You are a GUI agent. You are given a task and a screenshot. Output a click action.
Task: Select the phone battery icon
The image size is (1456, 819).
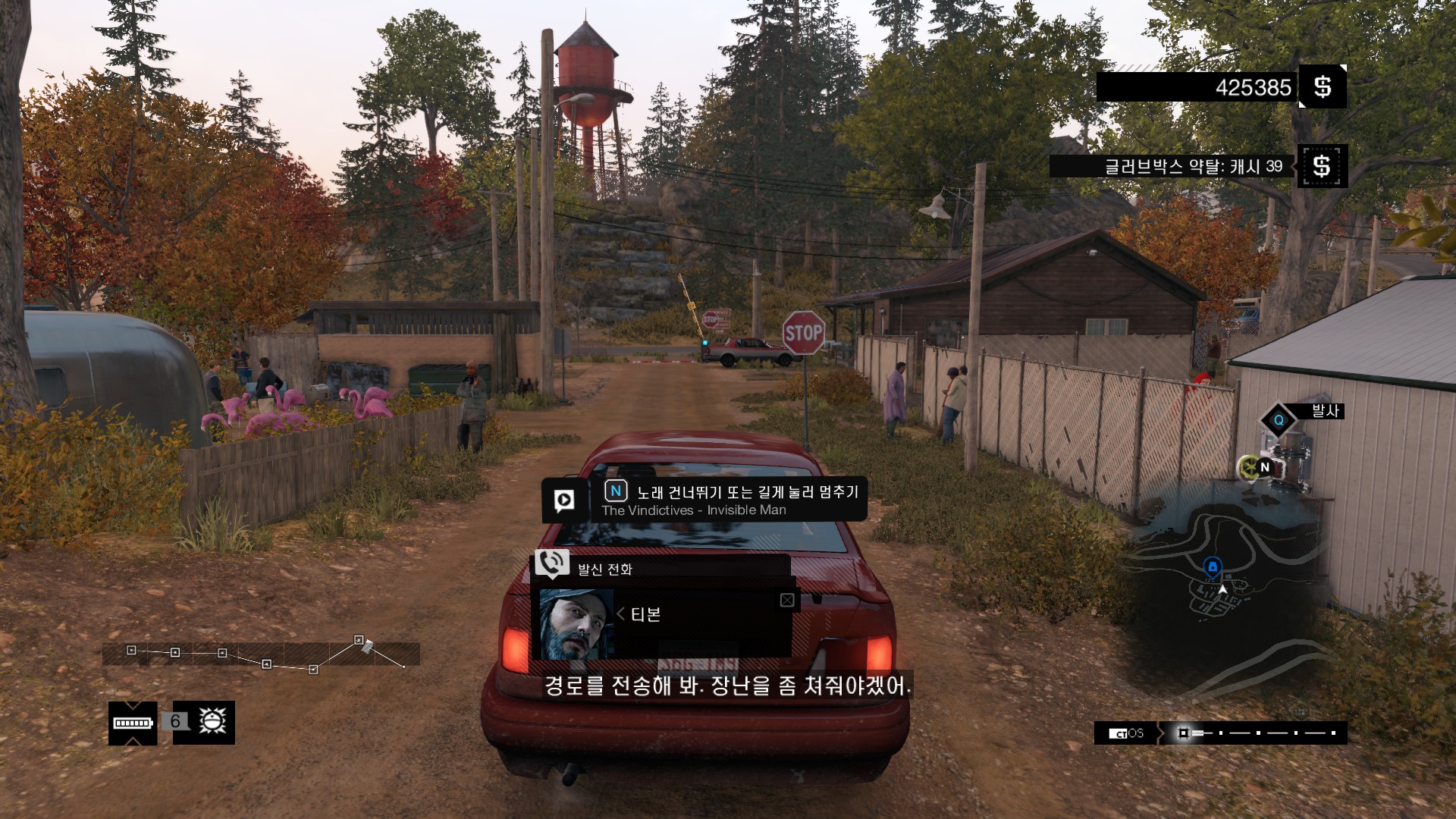(x=133, y=723)
